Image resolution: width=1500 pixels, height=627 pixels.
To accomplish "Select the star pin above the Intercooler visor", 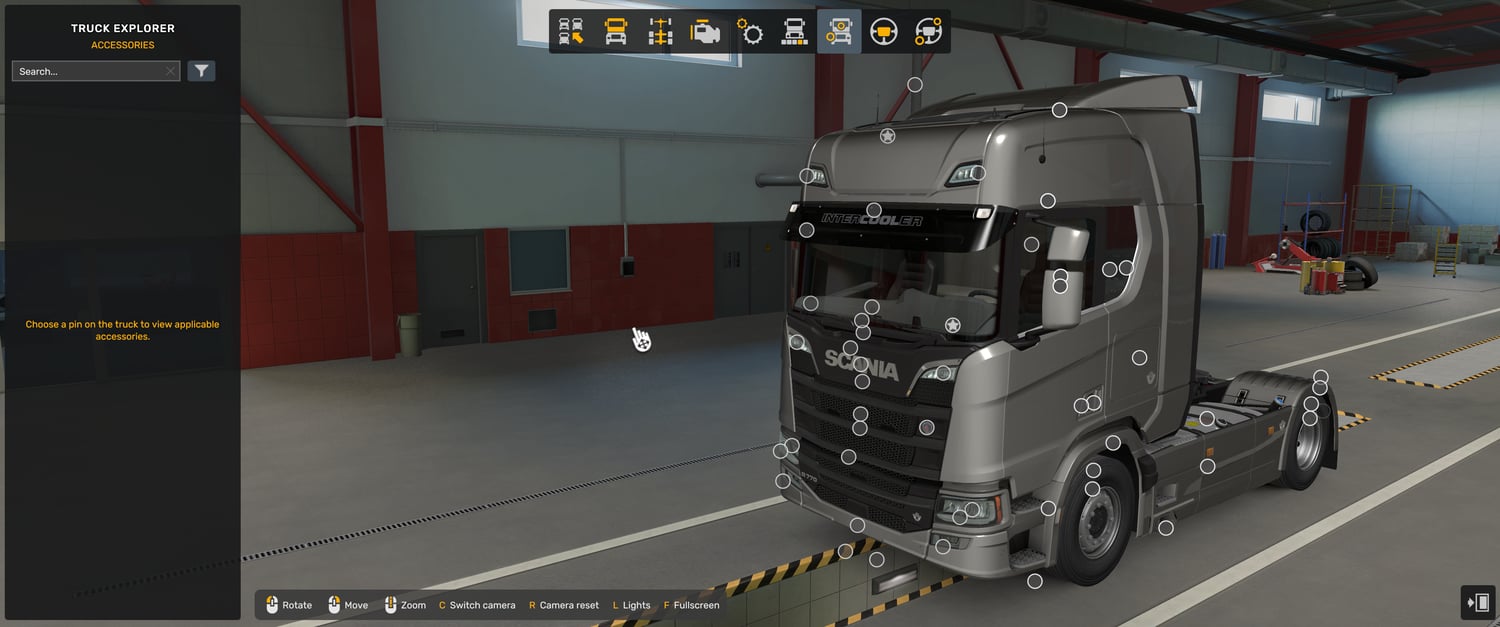I will [887, 136].
